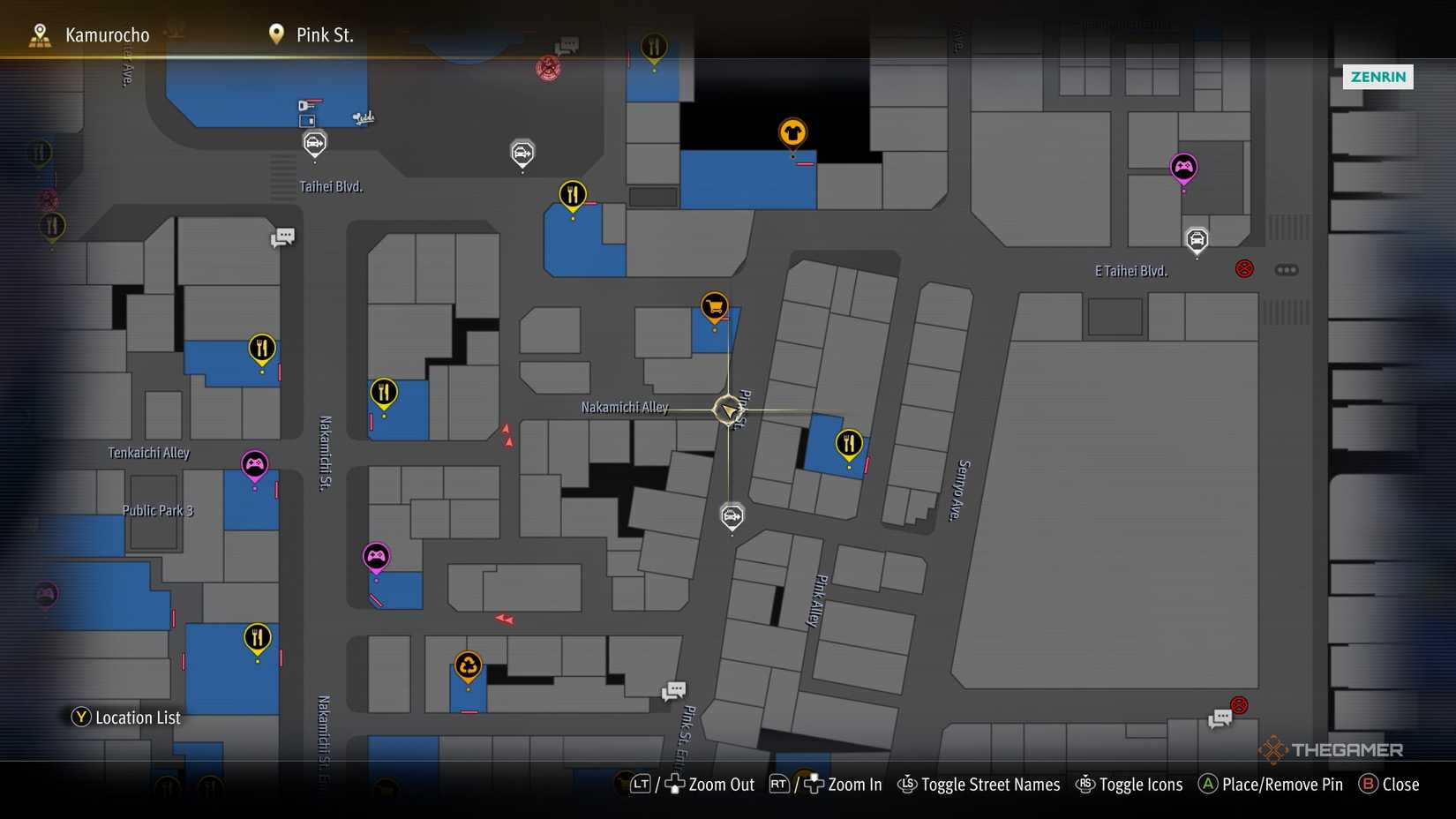This screenshot has height=819, width=1456.
Task: Select the shopping cart store pin near Nakamichi Alley
Action: pos(713,308)
